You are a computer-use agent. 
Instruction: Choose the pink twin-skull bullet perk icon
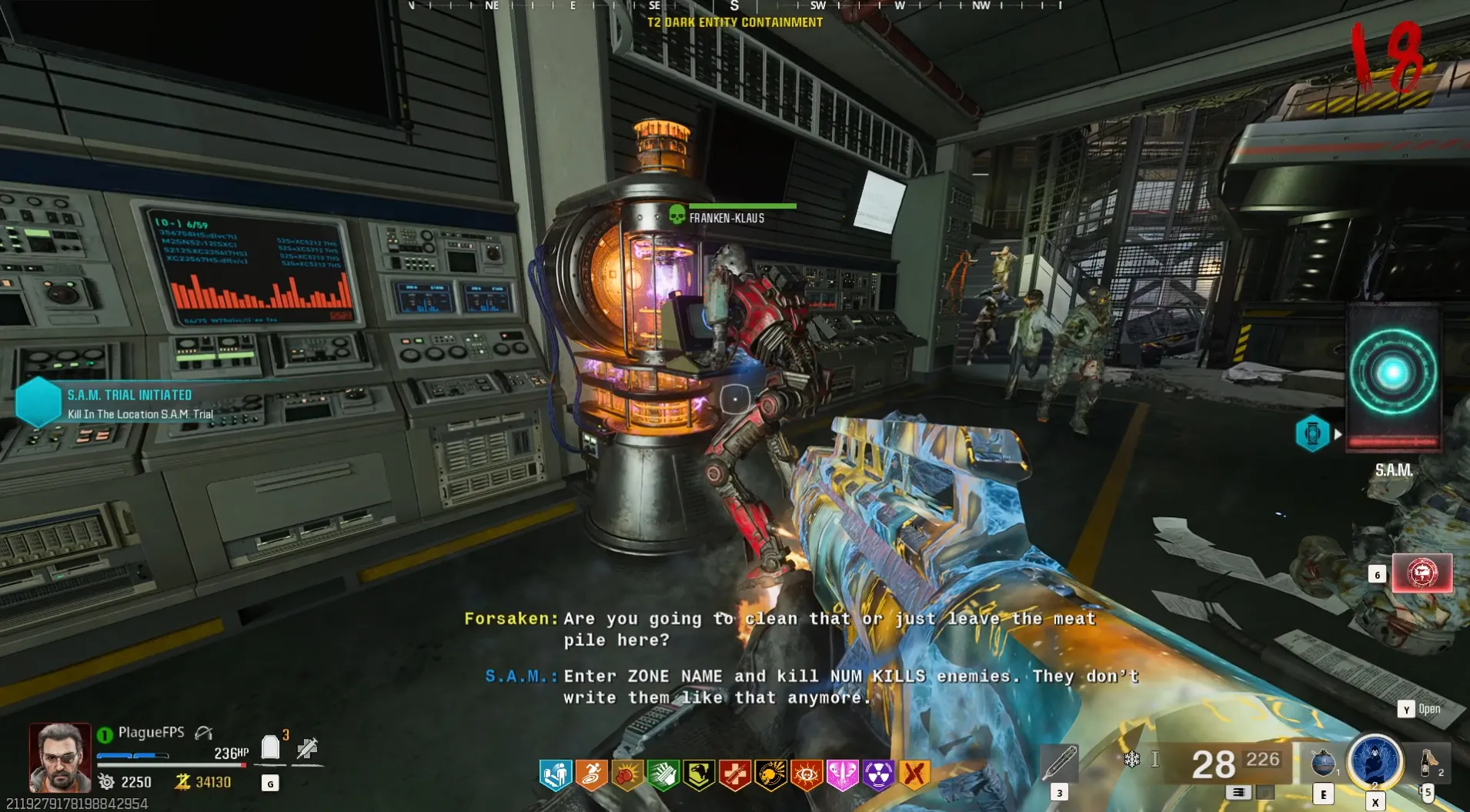pyautogui.click(x=842, y=775)
